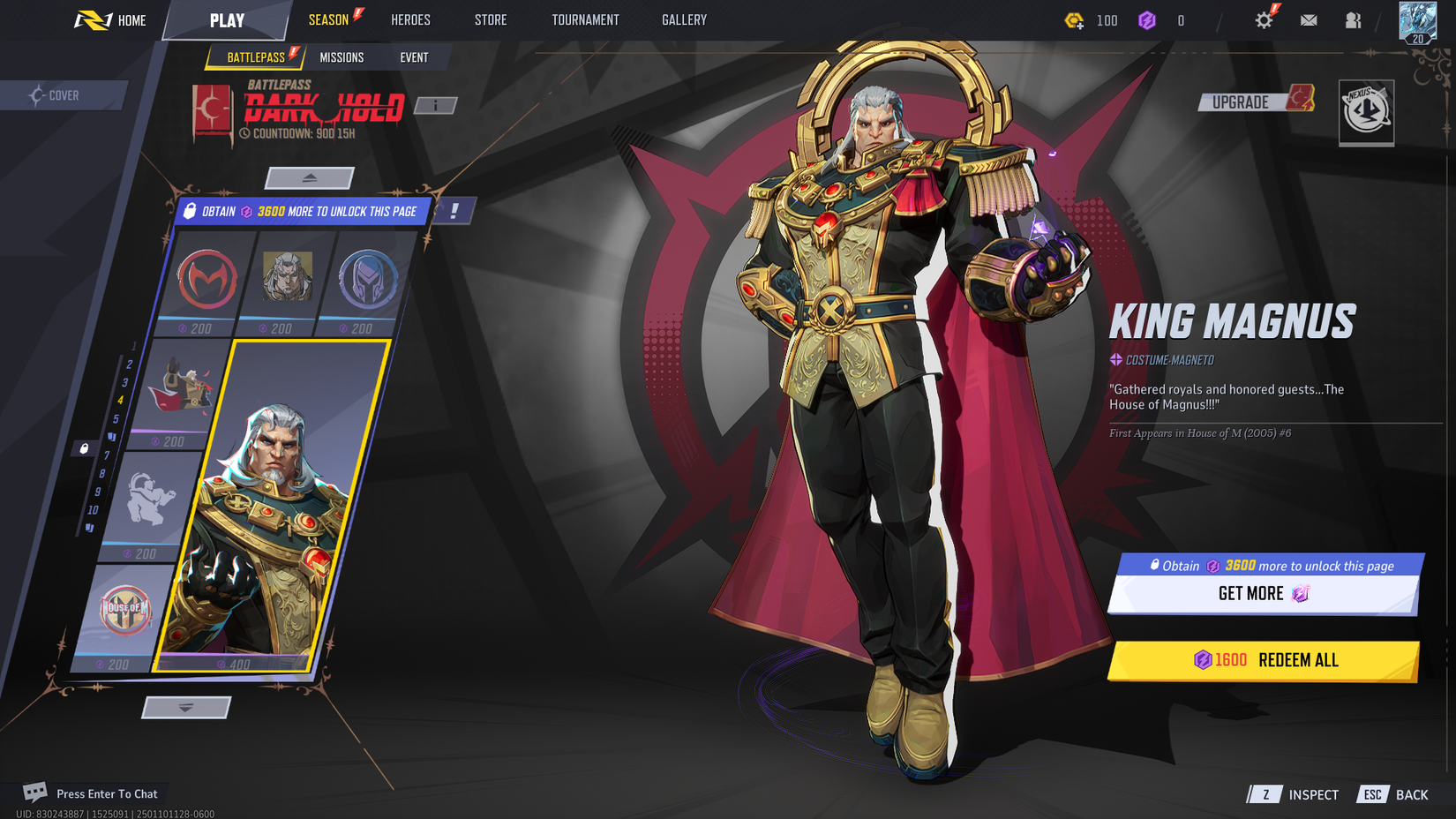Expand next page via the down arrow
The height and width of the screenshot is (819, 1456).
[185, 707]
